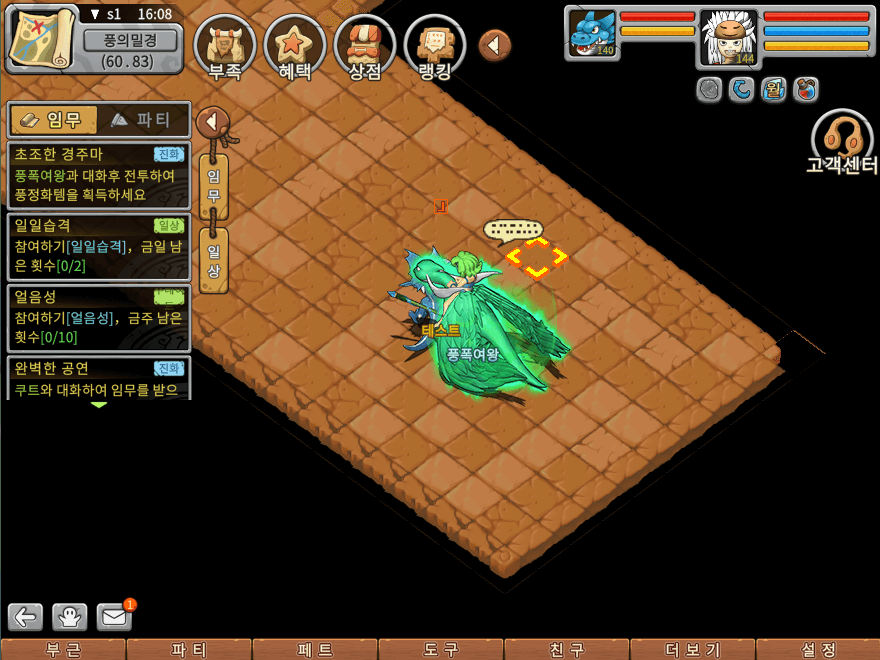880x660 pixels.
Task: Open the 혜택 benefits menu
Action: click(x=295, y=46)
